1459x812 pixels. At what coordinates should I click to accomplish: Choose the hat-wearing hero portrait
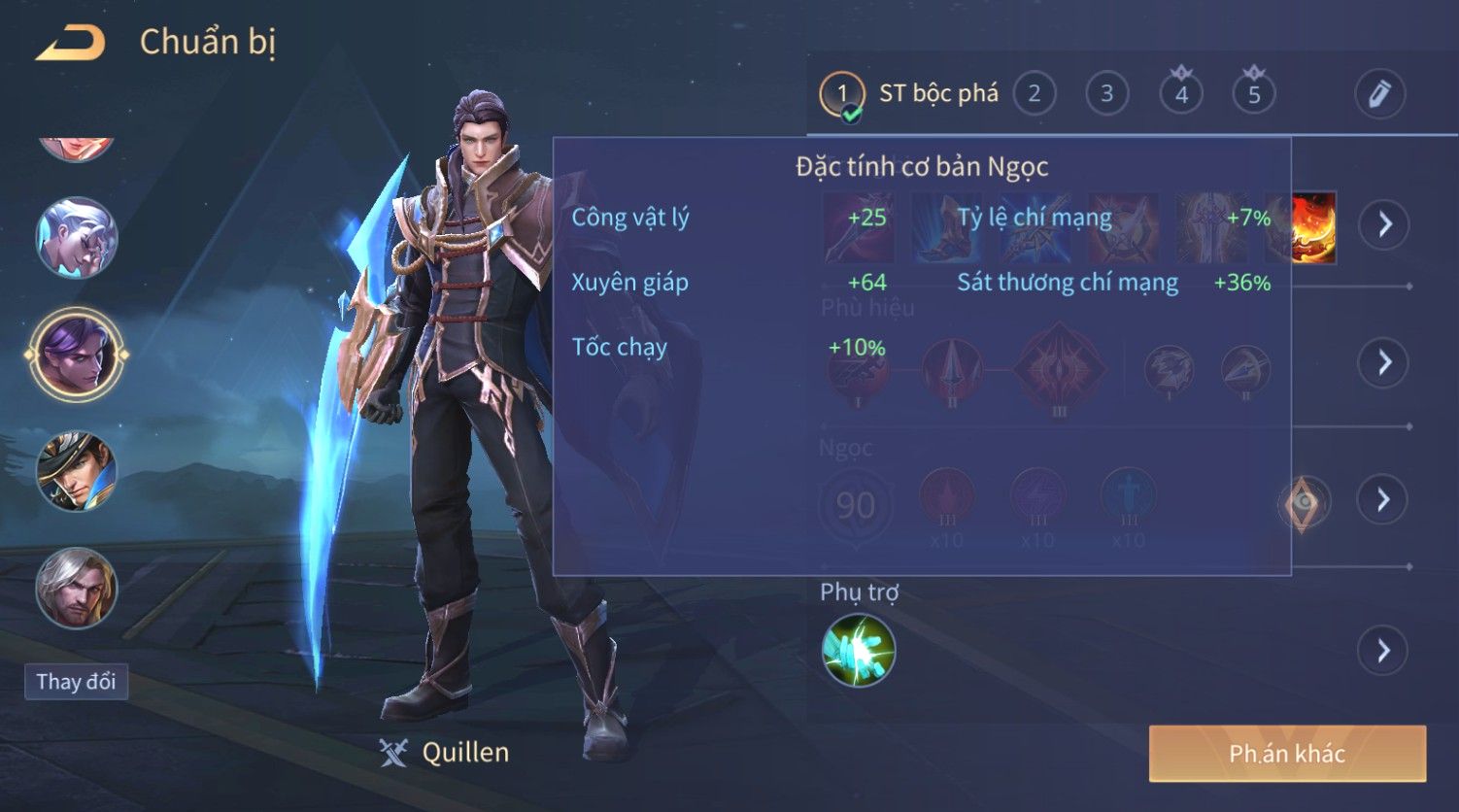click(77, 472)
